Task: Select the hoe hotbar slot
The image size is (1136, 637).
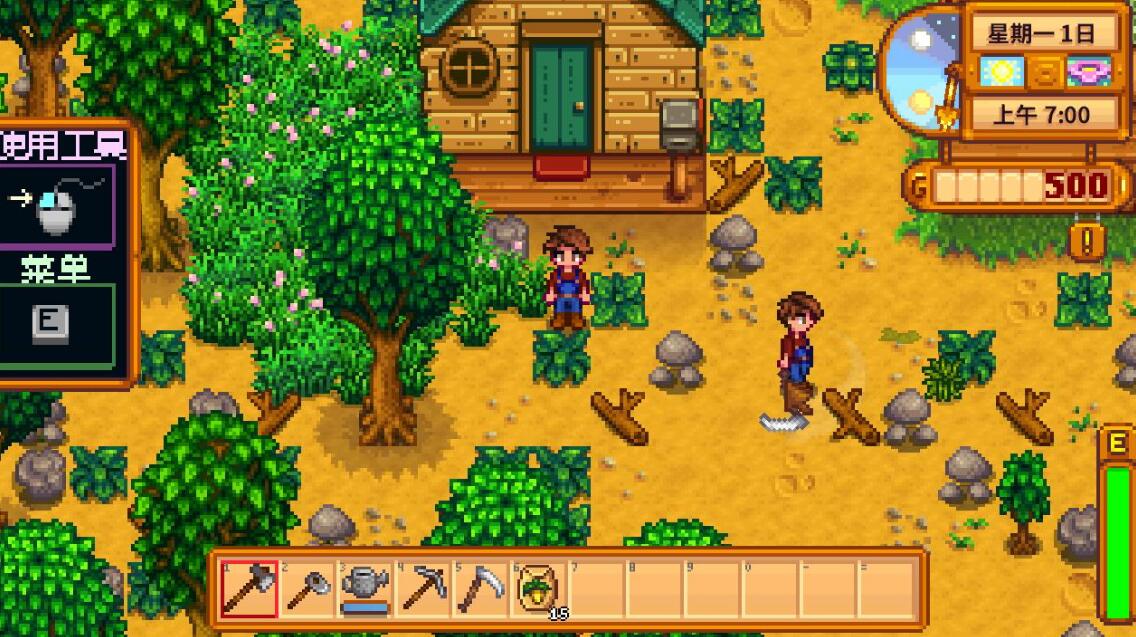Action: pyautogui.click(x=307, y=589)
